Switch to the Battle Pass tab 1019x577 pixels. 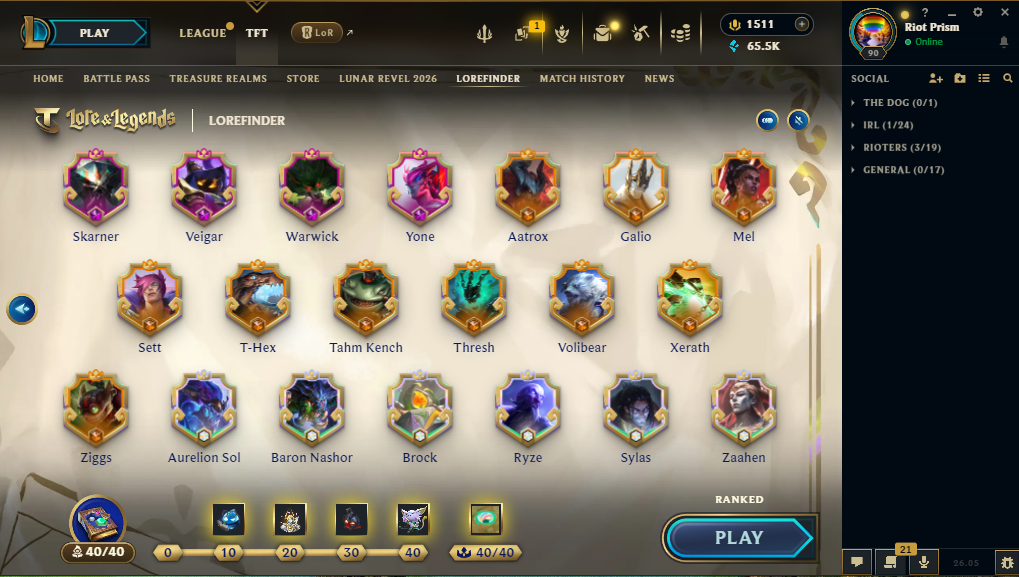(116, 79)
